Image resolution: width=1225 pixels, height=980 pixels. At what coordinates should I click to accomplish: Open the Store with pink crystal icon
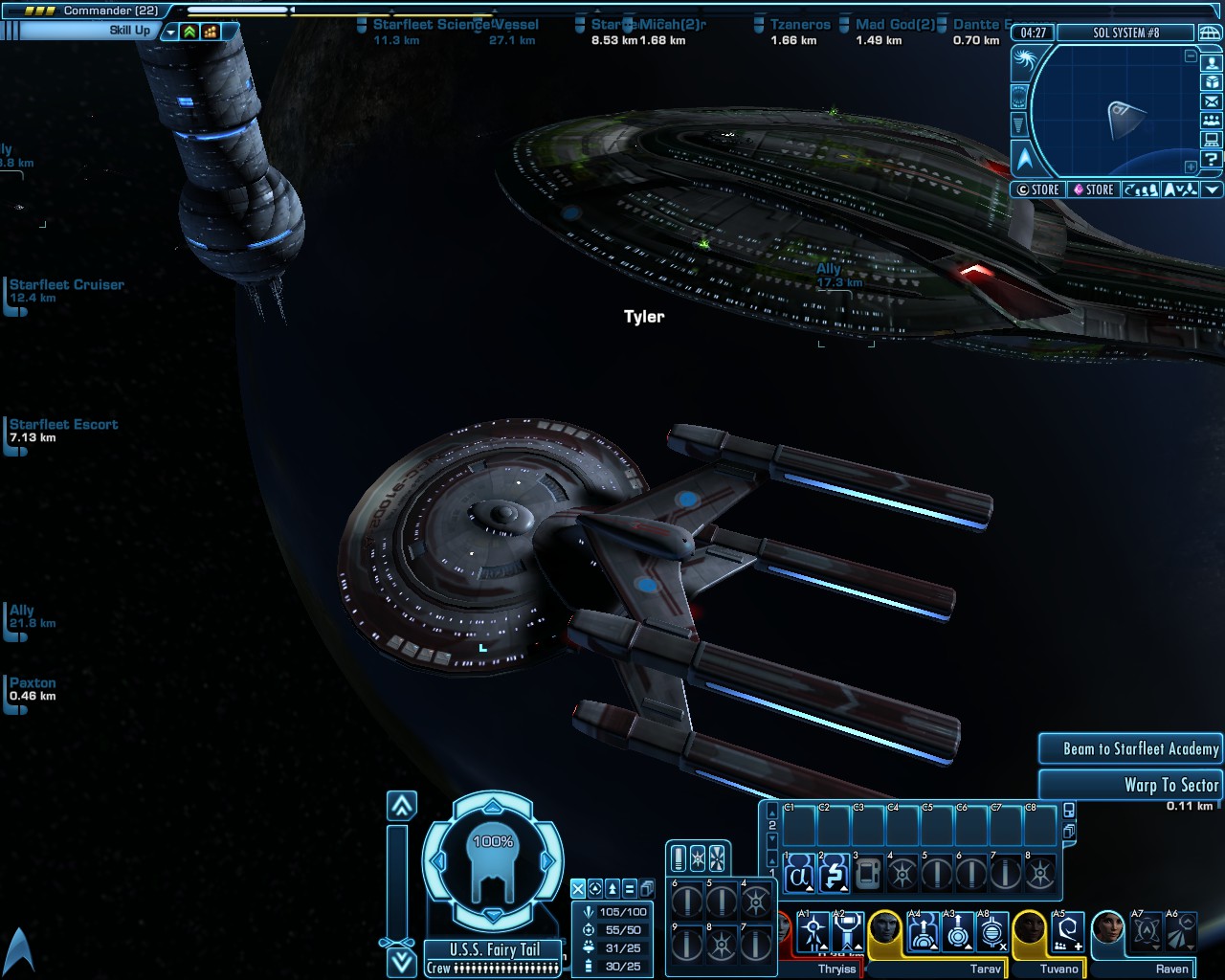tap(1093, 189)
